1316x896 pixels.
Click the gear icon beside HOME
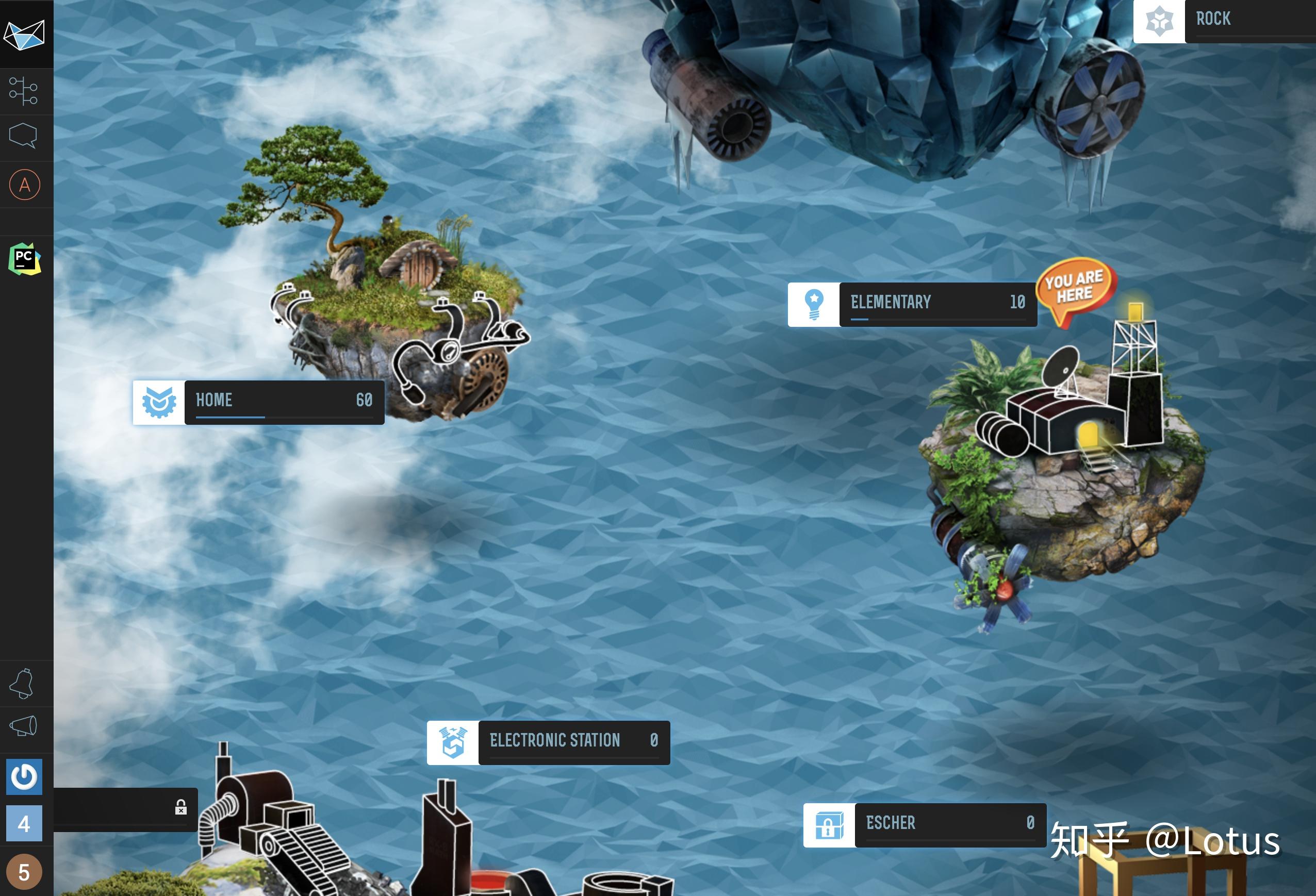click(158, 402)
